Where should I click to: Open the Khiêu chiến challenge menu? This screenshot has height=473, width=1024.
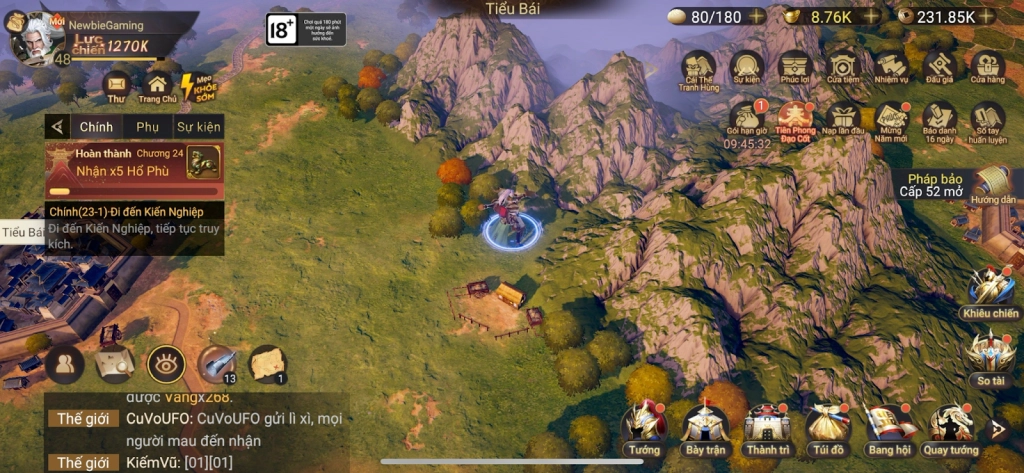coord(990,293)
